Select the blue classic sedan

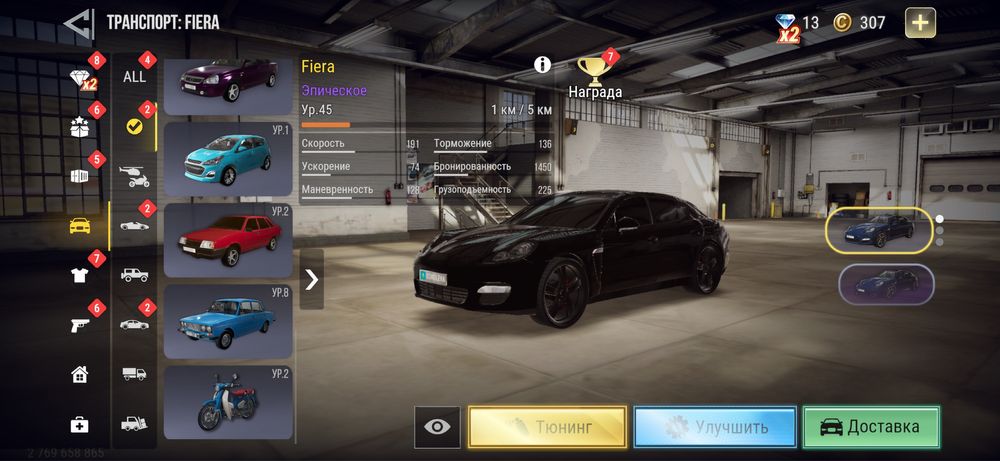(228, 320)
